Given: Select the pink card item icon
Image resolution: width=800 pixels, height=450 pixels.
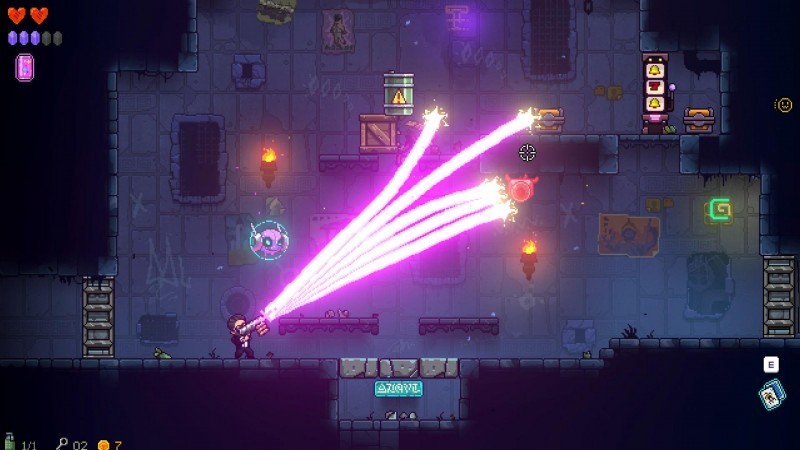Looking at the screenshot, I should pos(24,67).
